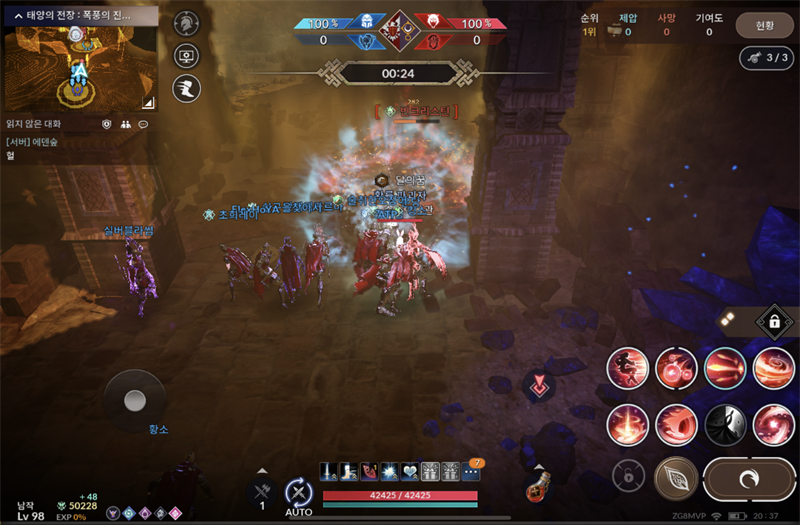
Task: Activate the leaf emblem button
Action: point(675,478)
